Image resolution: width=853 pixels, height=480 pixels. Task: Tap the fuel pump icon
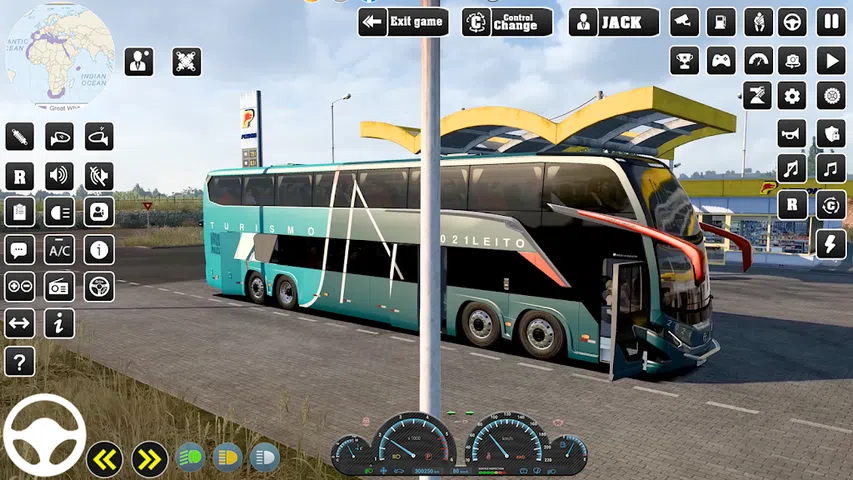[721, 22]
